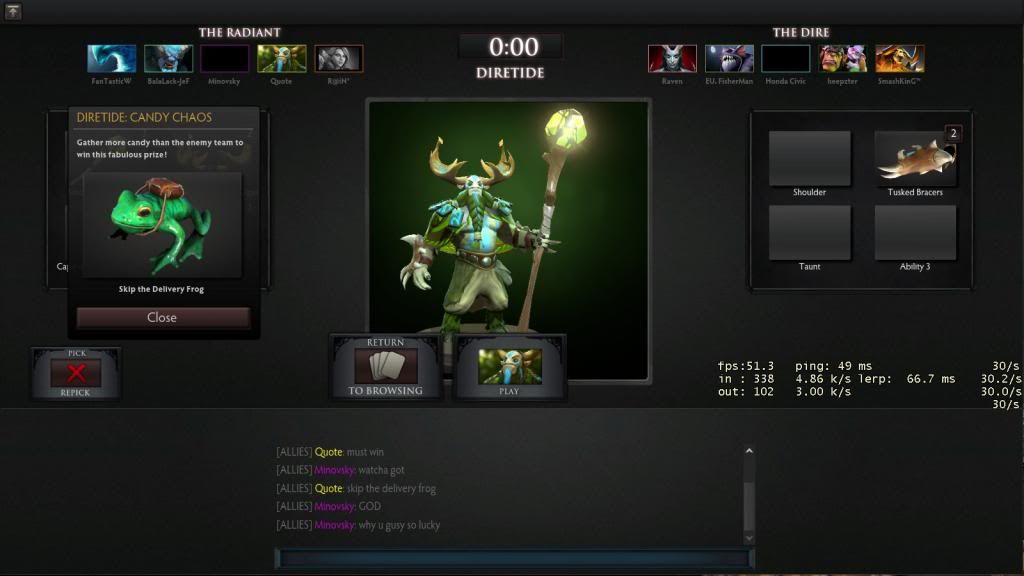
Task: Hit the Repick button with red X
Action: (76, 373)
